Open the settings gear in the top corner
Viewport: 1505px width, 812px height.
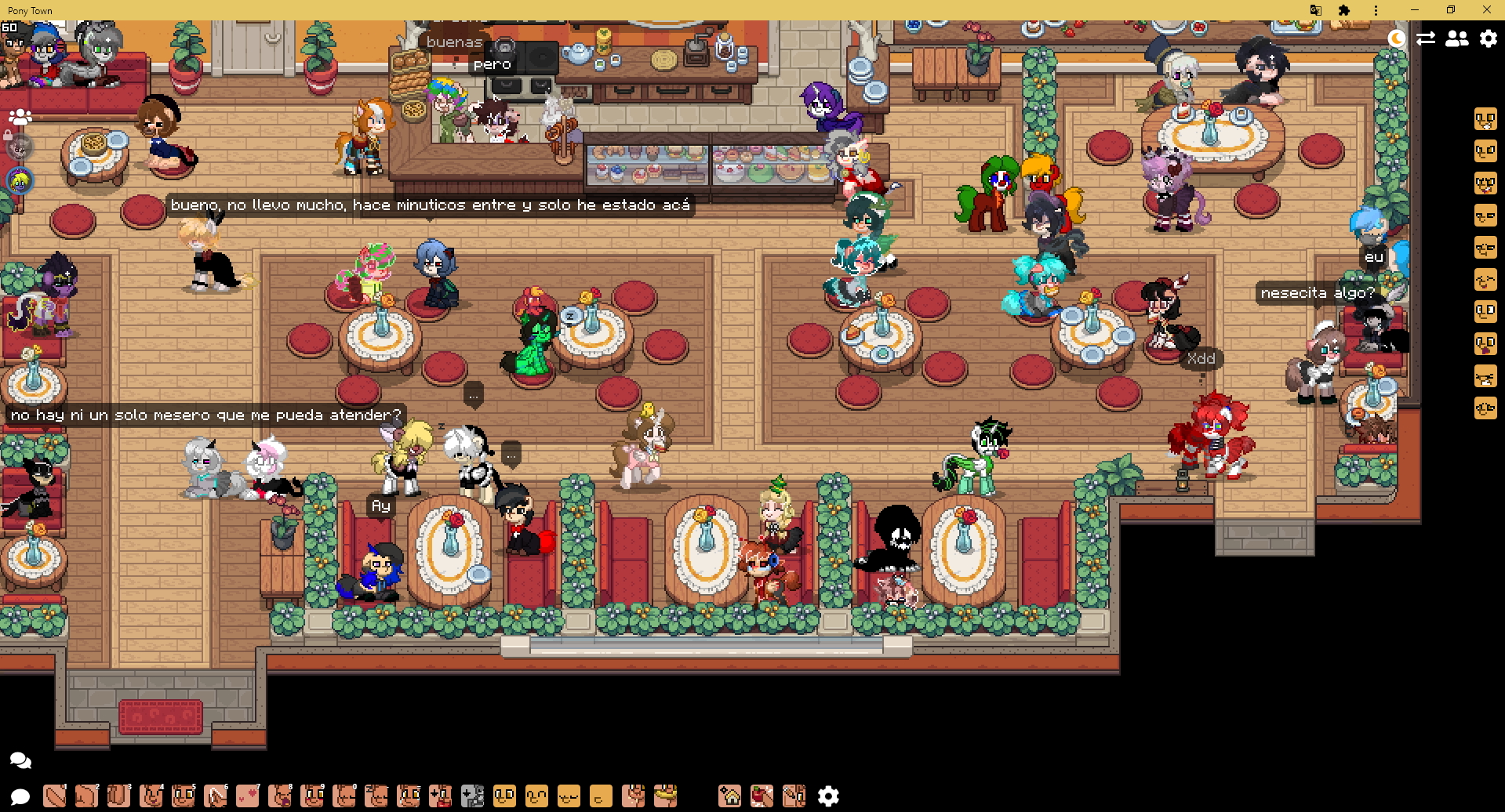pyautogui.click(x=1488, y=38)
